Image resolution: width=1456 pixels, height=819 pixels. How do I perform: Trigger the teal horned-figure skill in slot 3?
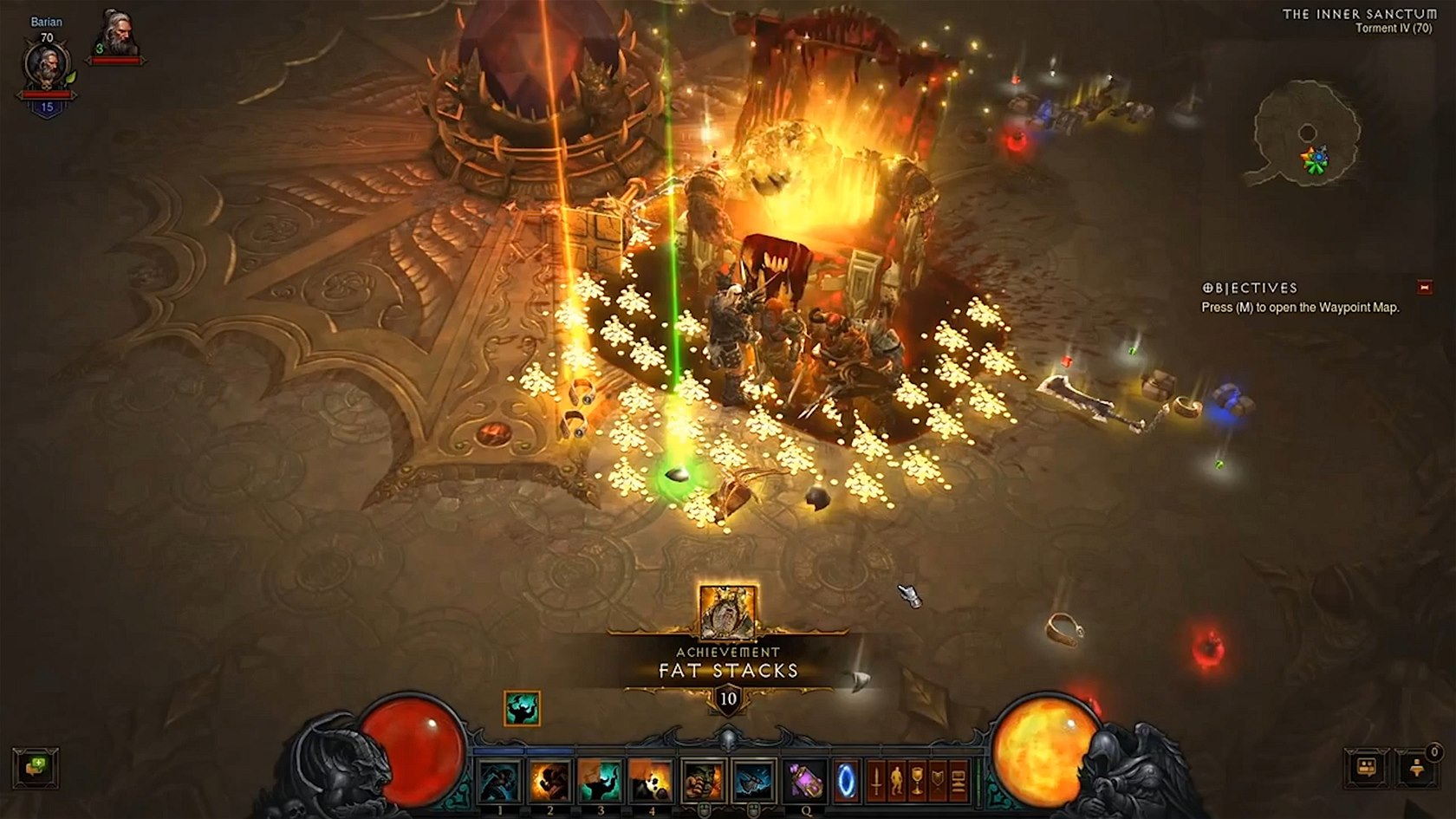pyautogui.click(x=601, y=781)
